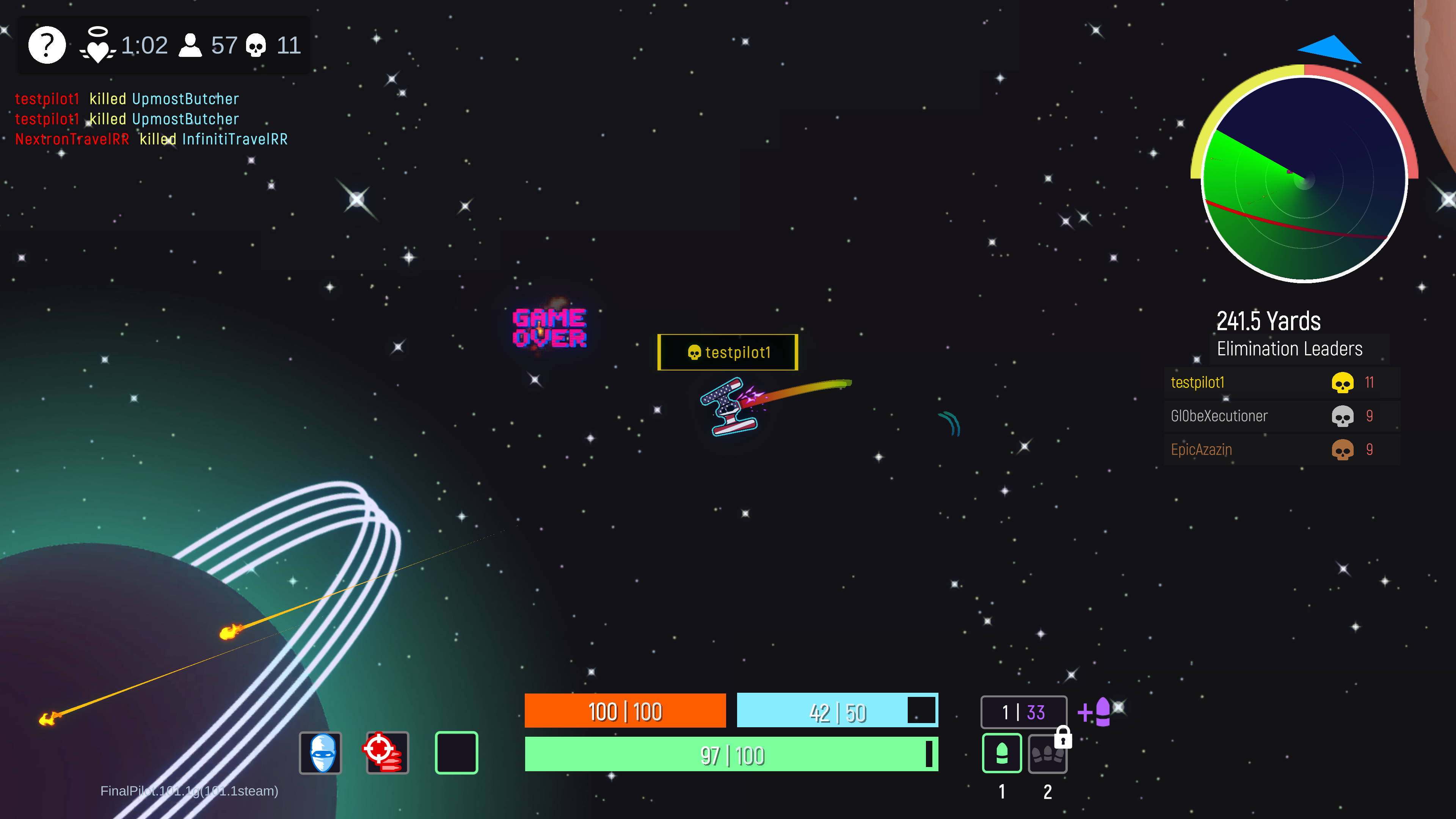Activate the red crosshair targeting ability
This screenshot has width=1456, height=819.
tap(387, 752)
